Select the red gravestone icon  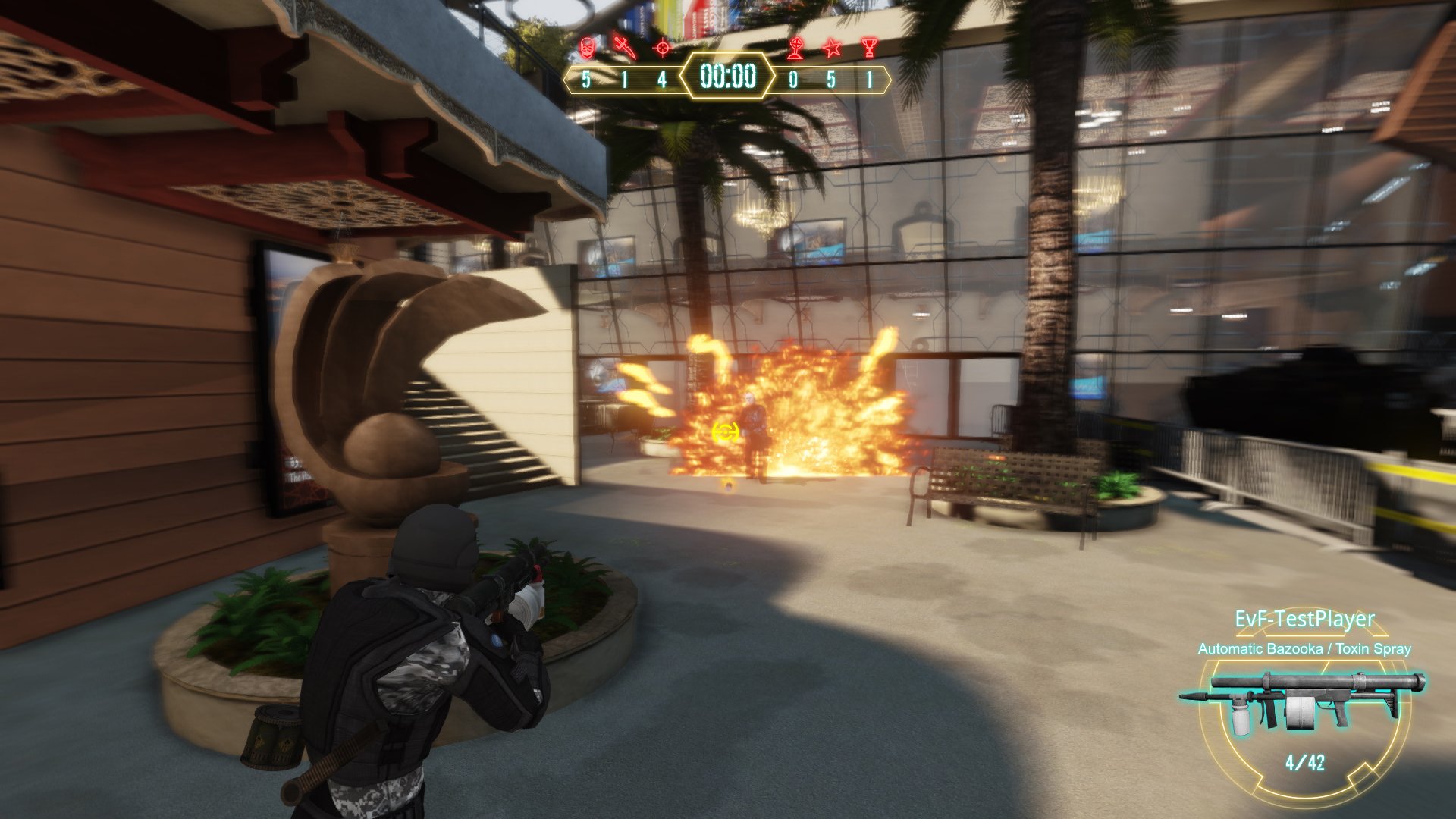[x=794, y=49]
